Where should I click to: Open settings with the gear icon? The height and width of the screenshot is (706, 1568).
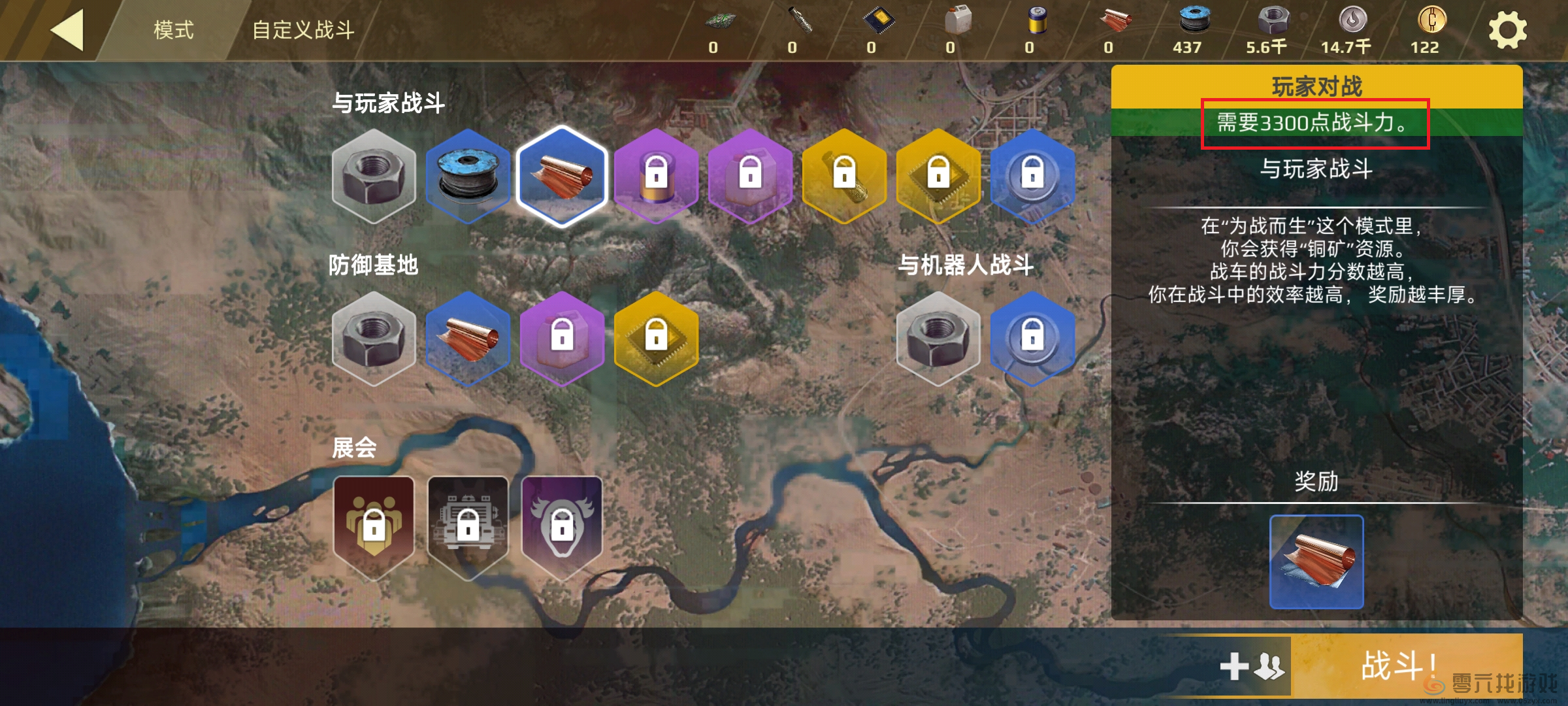coord(1507,31)
